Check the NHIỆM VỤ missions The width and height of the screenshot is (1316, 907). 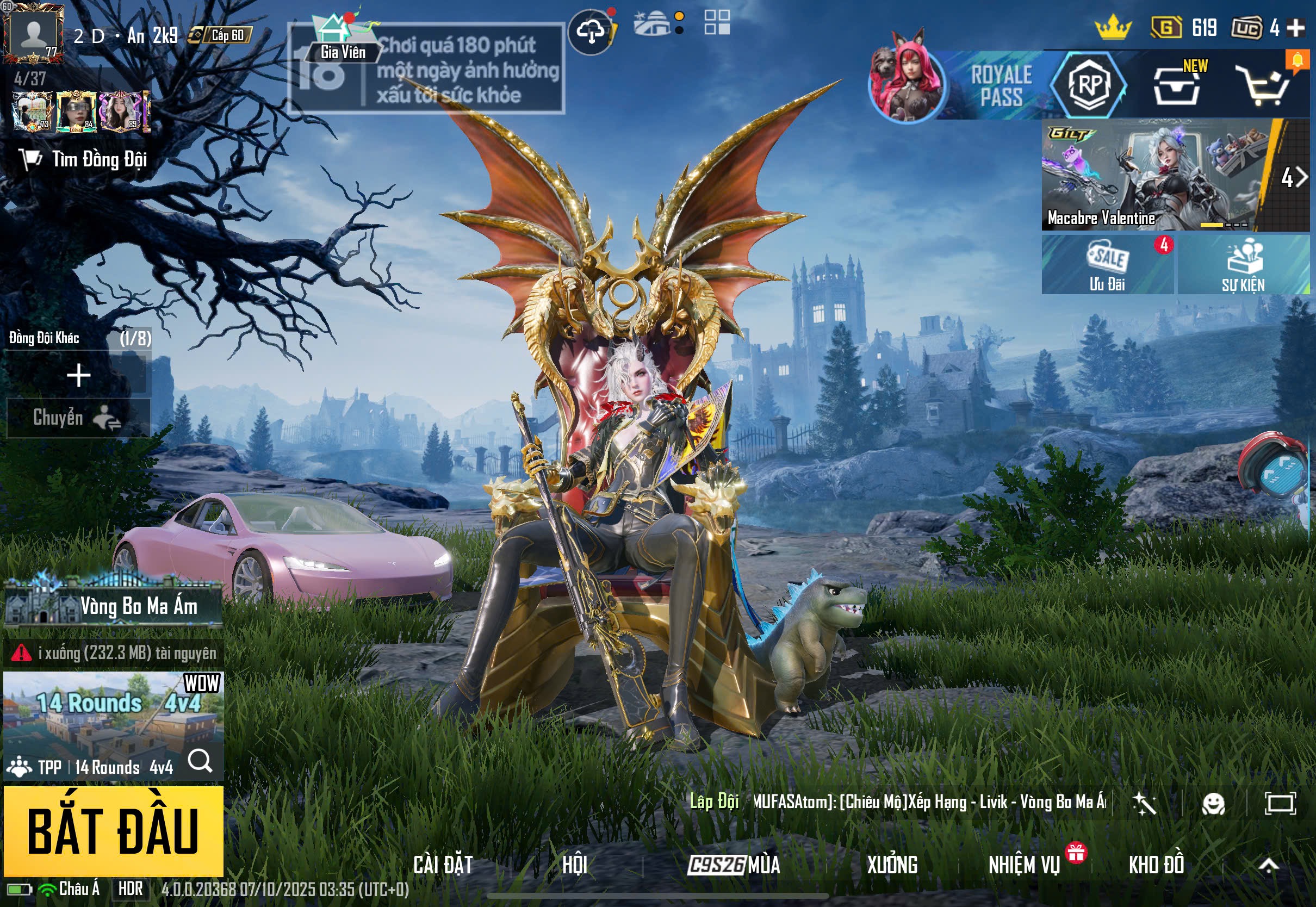pos(1024,865)
